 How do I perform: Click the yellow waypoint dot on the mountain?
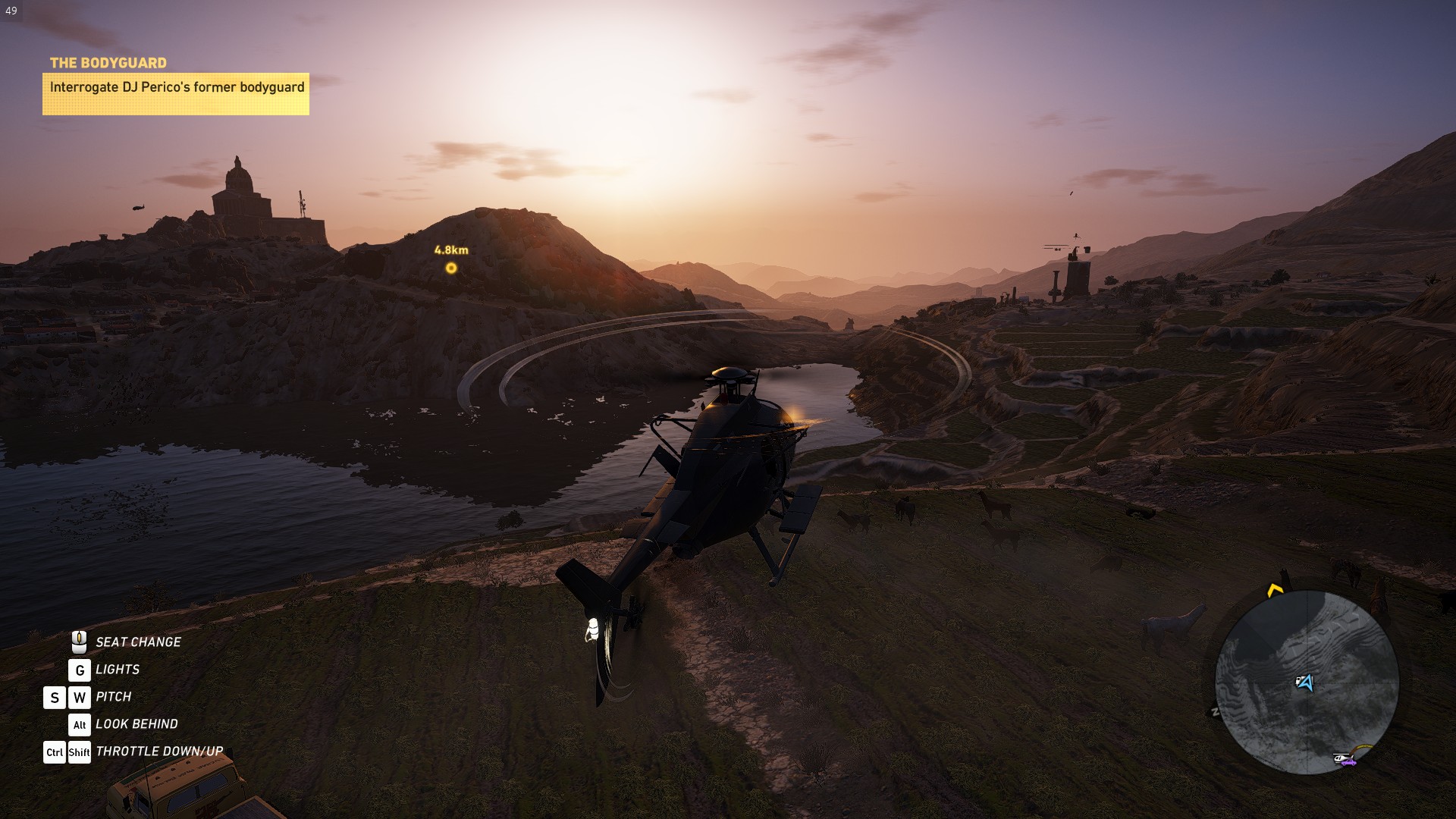[450, 267]
